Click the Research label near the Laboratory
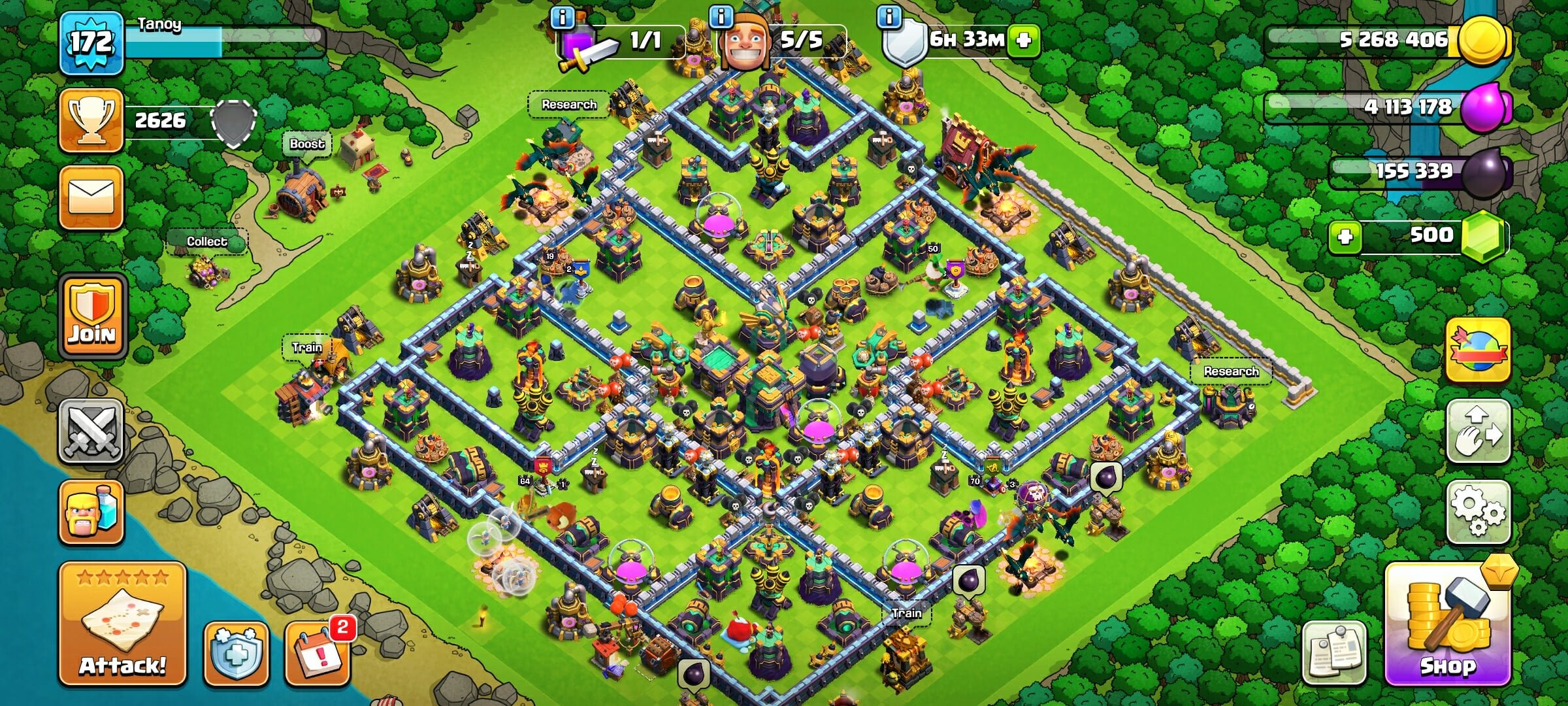 coord(568,103)
